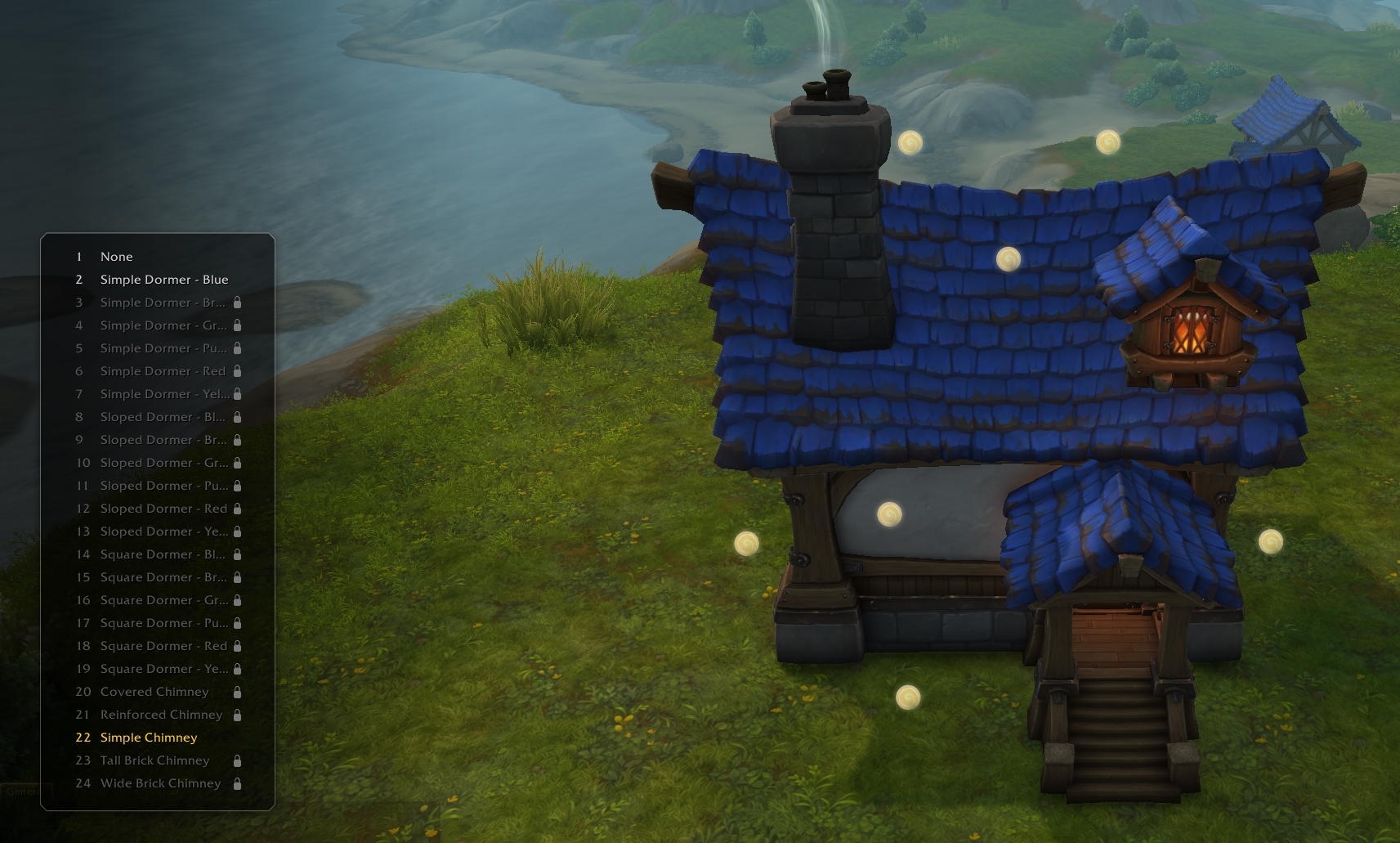Choose the Tall Brick Chimney entry
Viewport: 1400px width, 843px height.
tap(154, 760)
